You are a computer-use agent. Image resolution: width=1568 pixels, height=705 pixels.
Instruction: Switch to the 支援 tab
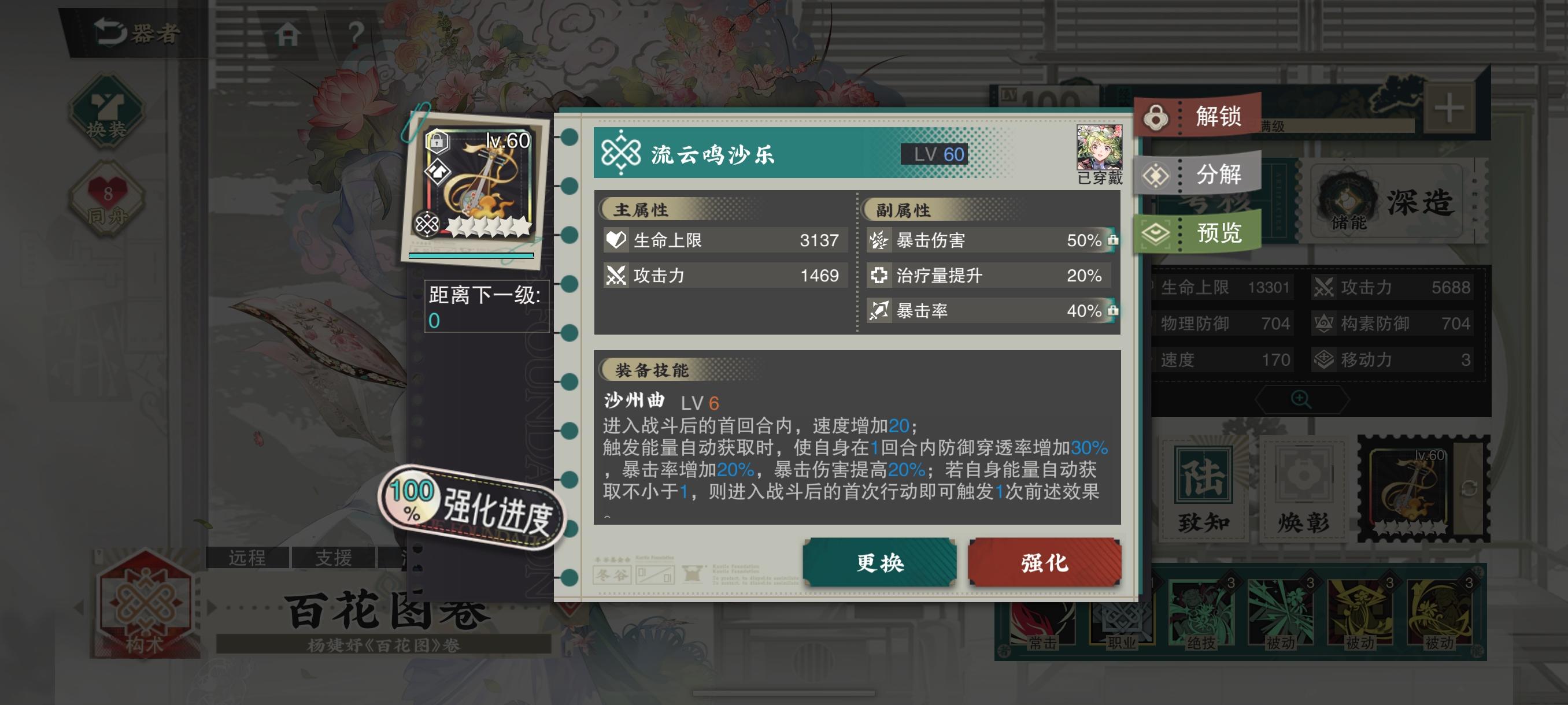coord(332,558)
